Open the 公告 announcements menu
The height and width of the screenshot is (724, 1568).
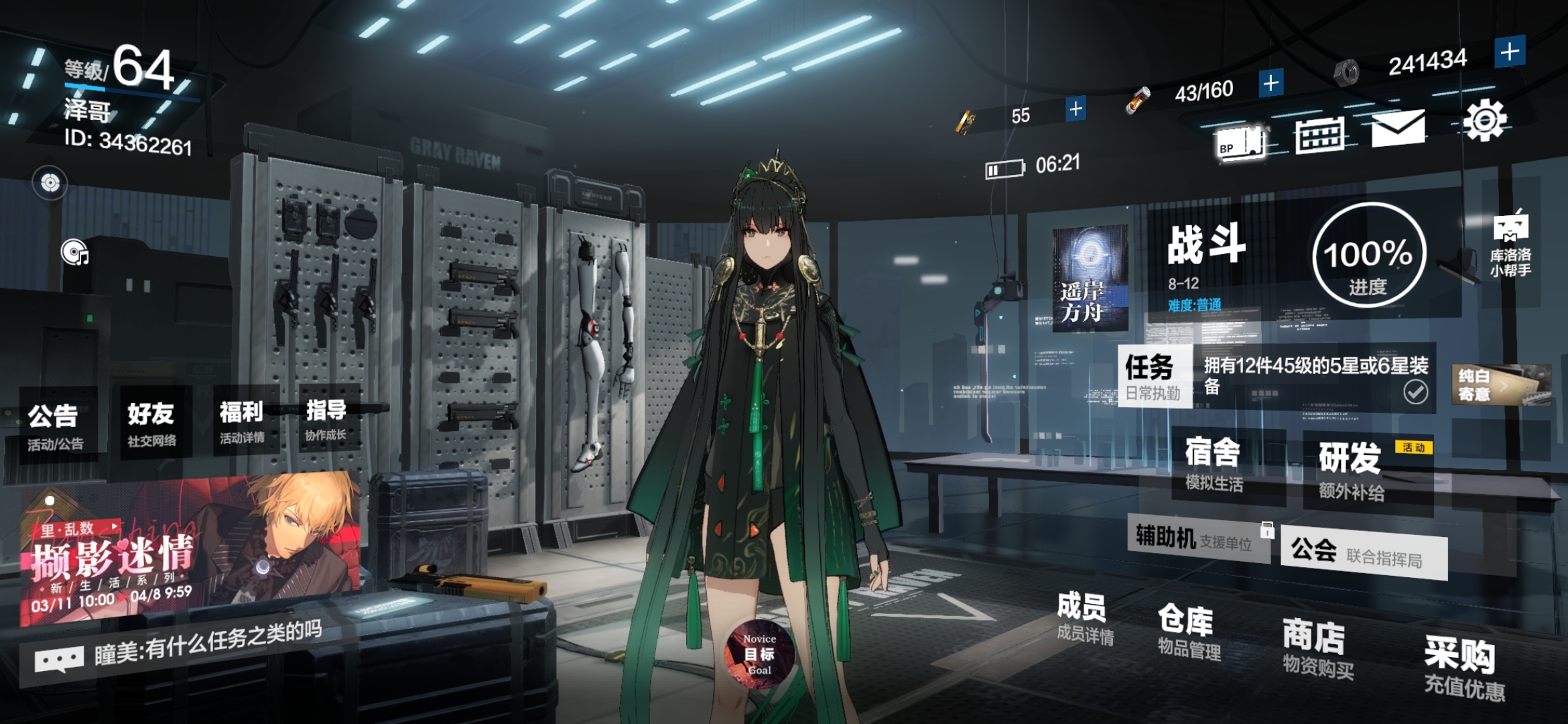55,425
